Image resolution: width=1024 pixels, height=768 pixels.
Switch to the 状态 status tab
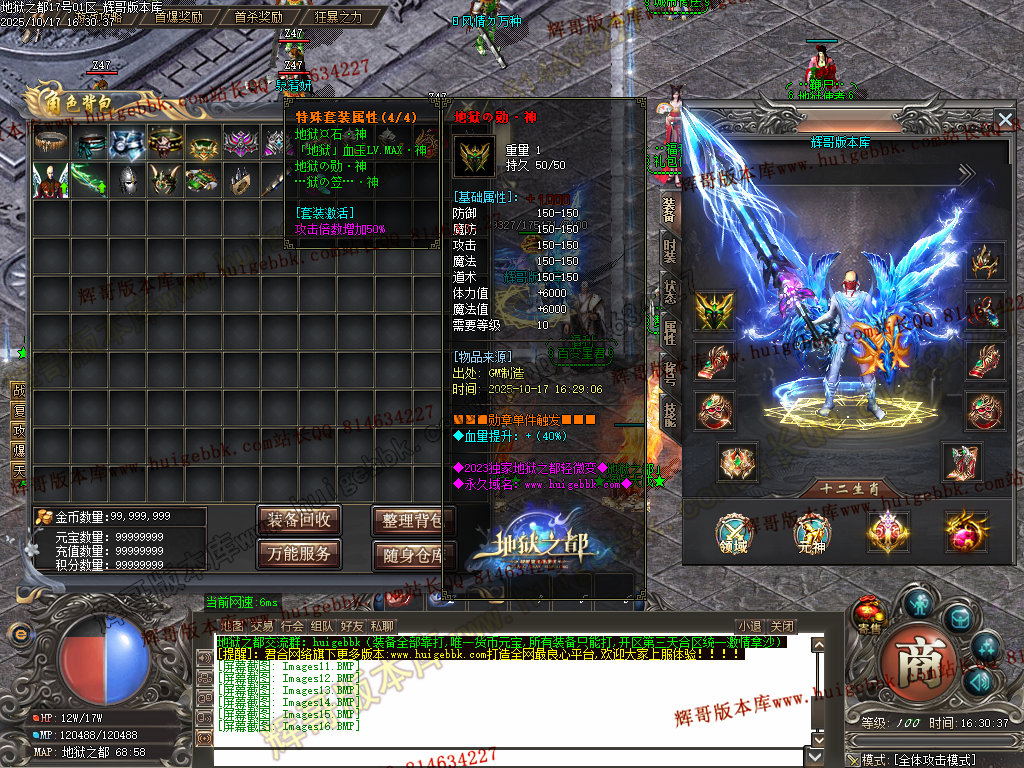click(669, 289)
